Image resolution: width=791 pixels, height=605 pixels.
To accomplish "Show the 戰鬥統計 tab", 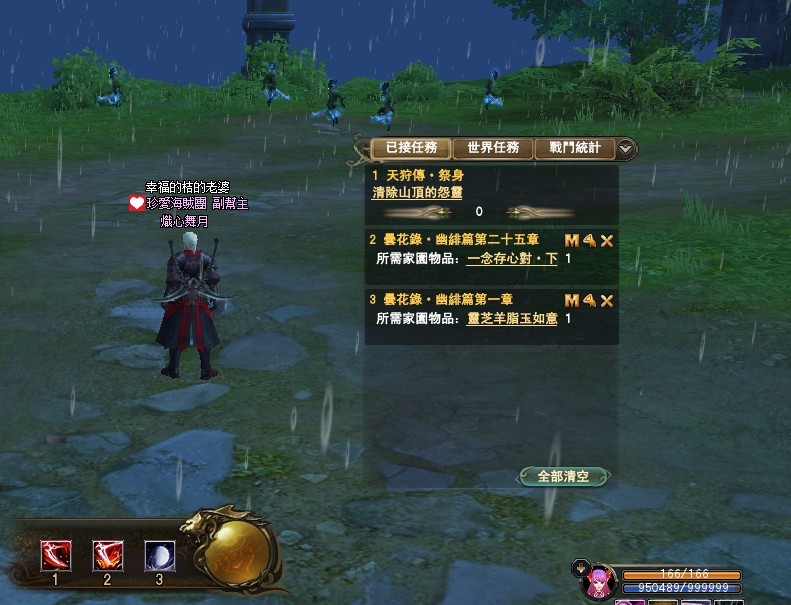I will (575, 148).
